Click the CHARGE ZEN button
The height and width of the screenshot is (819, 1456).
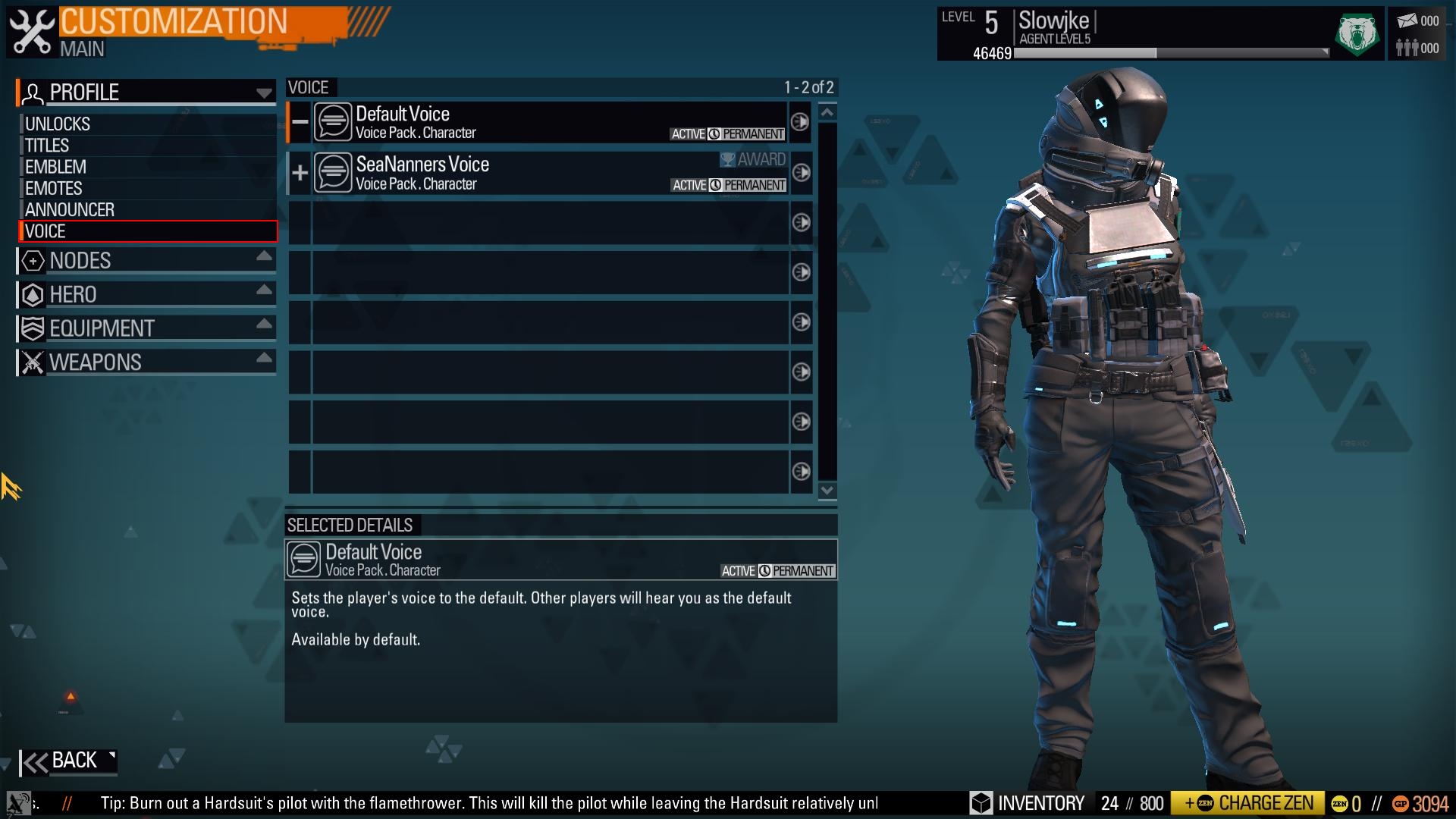[1248, 804]
